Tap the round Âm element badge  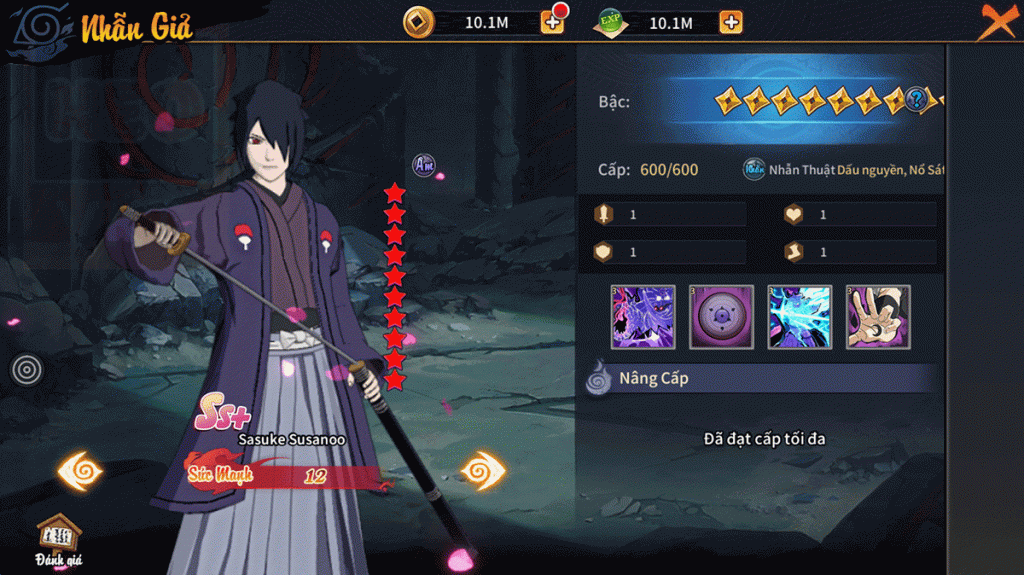tap(424, 165)
